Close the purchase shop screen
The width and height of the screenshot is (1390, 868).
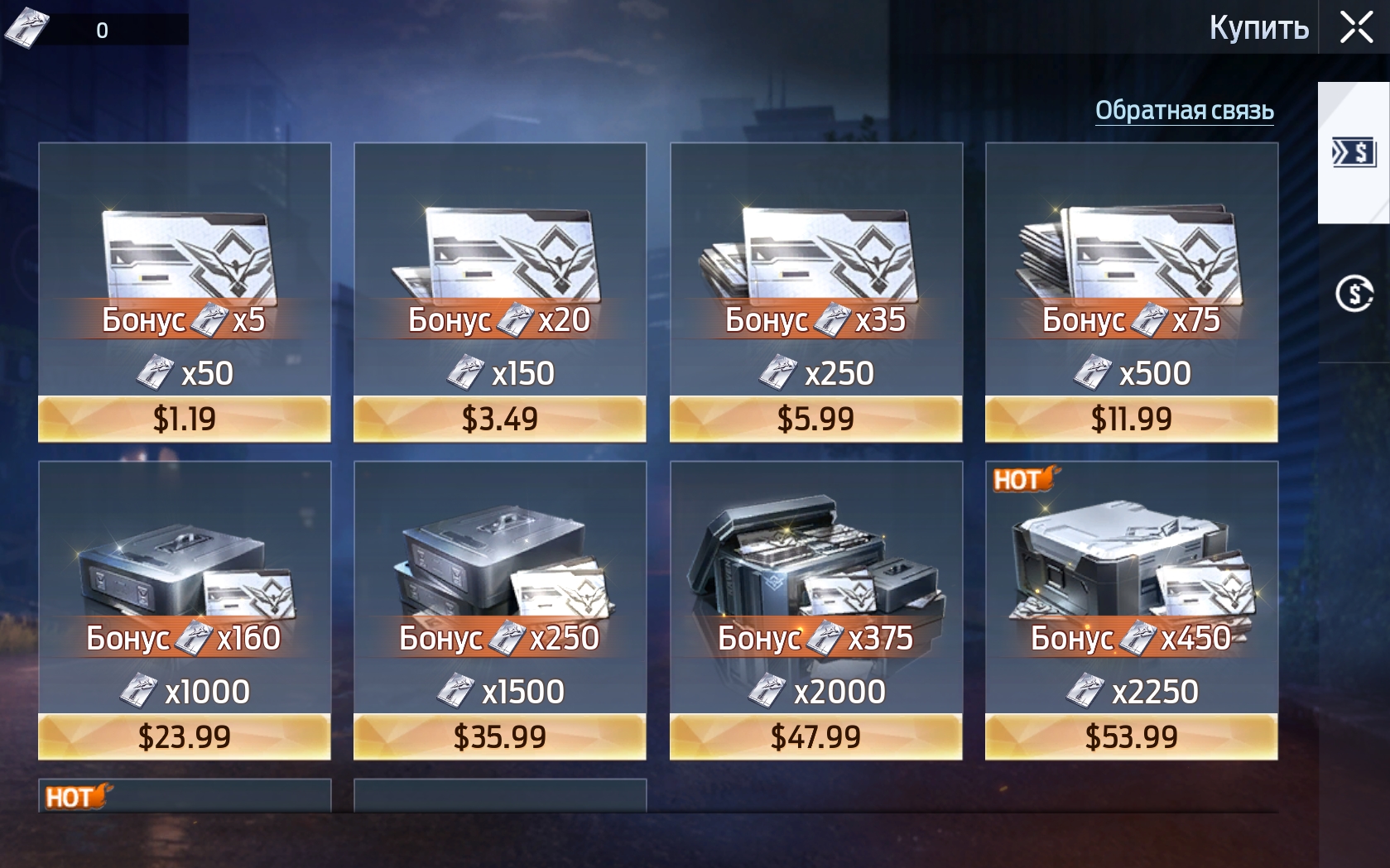coord(1356,27)
